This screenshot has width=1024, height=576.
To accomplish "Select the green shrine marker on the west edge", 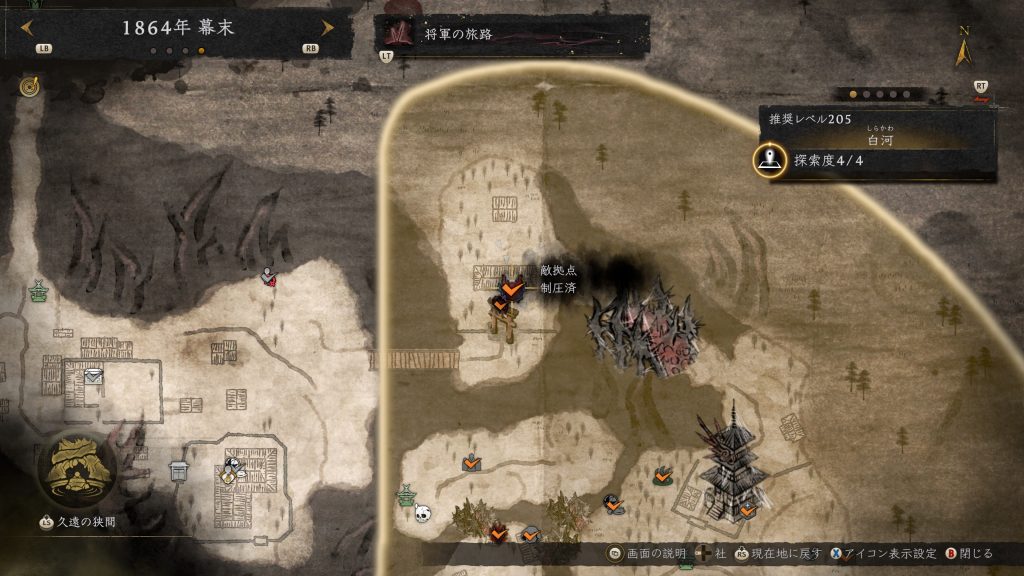I will pyautogui.click(x=39, y=292).
